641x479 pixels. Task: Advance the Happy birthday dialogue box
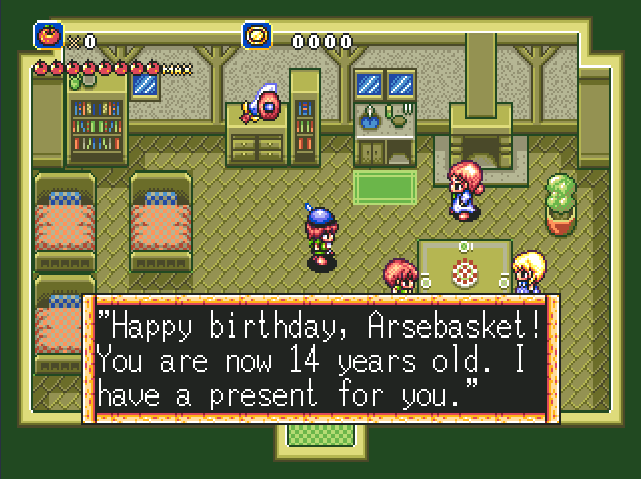pos(321,357)
